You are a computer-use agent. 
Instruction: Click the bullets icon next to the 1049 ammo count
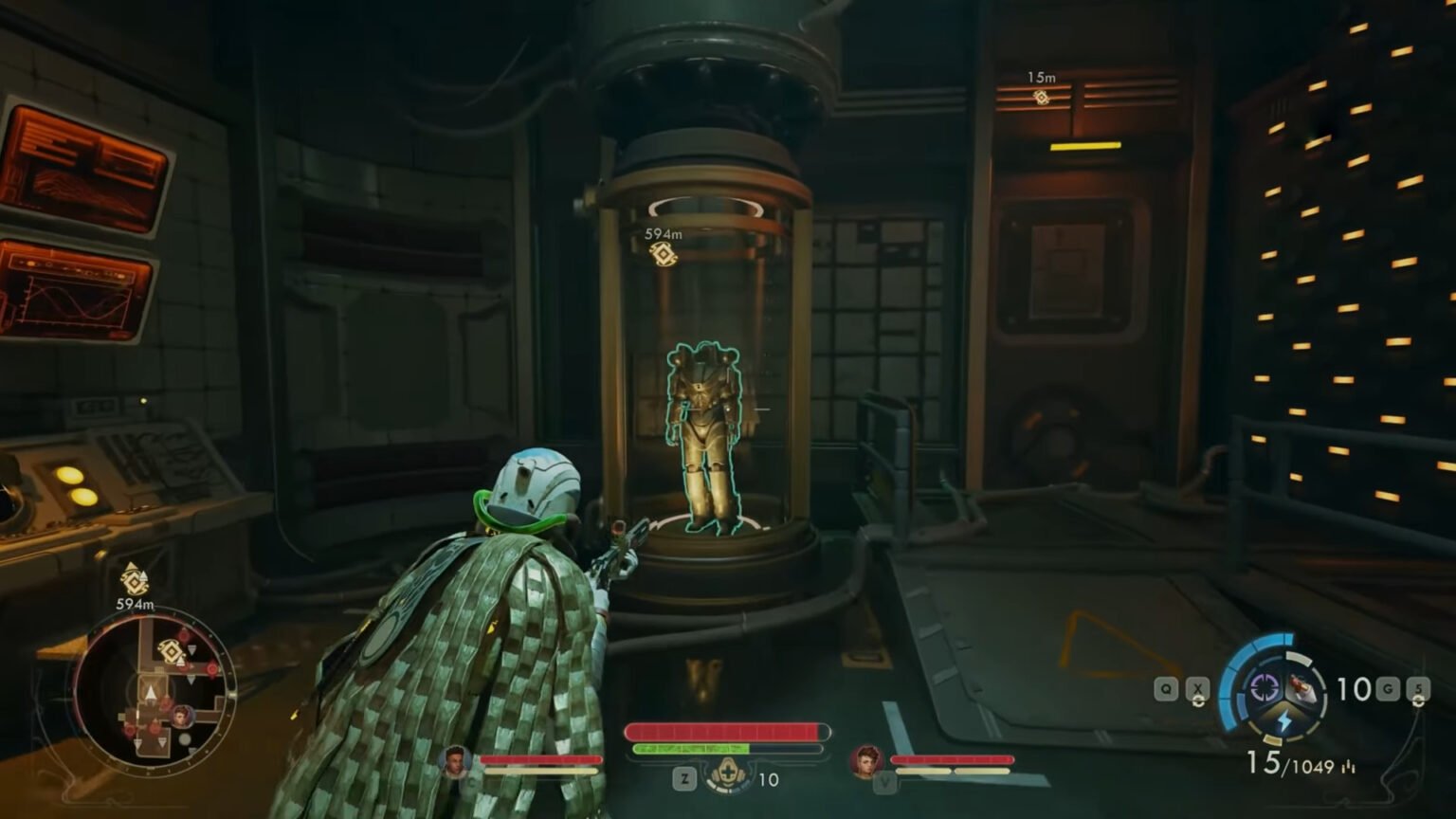pyautogui.click(x=1348, y=766)
